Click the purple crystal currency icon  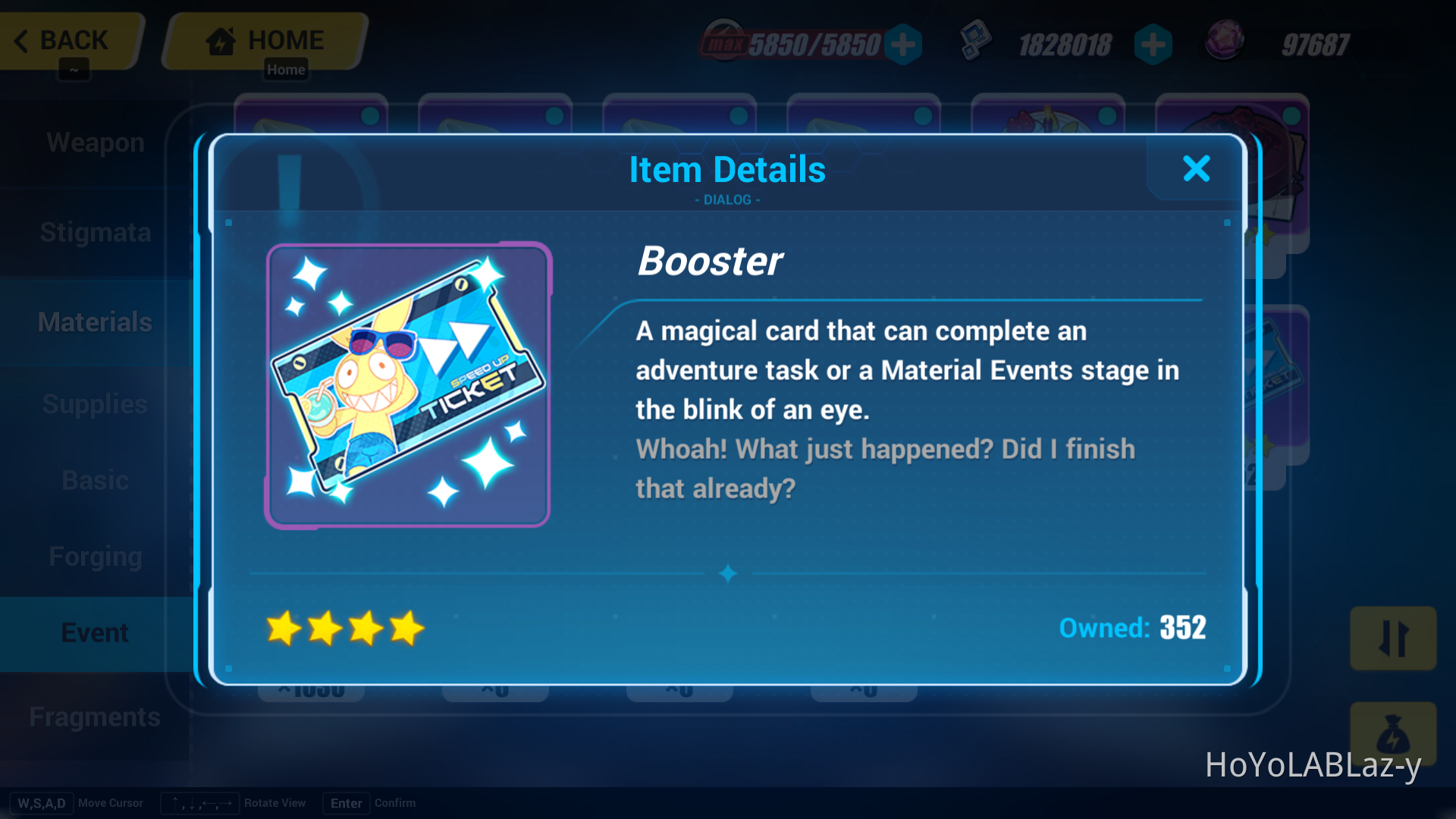coord(1225,42)
